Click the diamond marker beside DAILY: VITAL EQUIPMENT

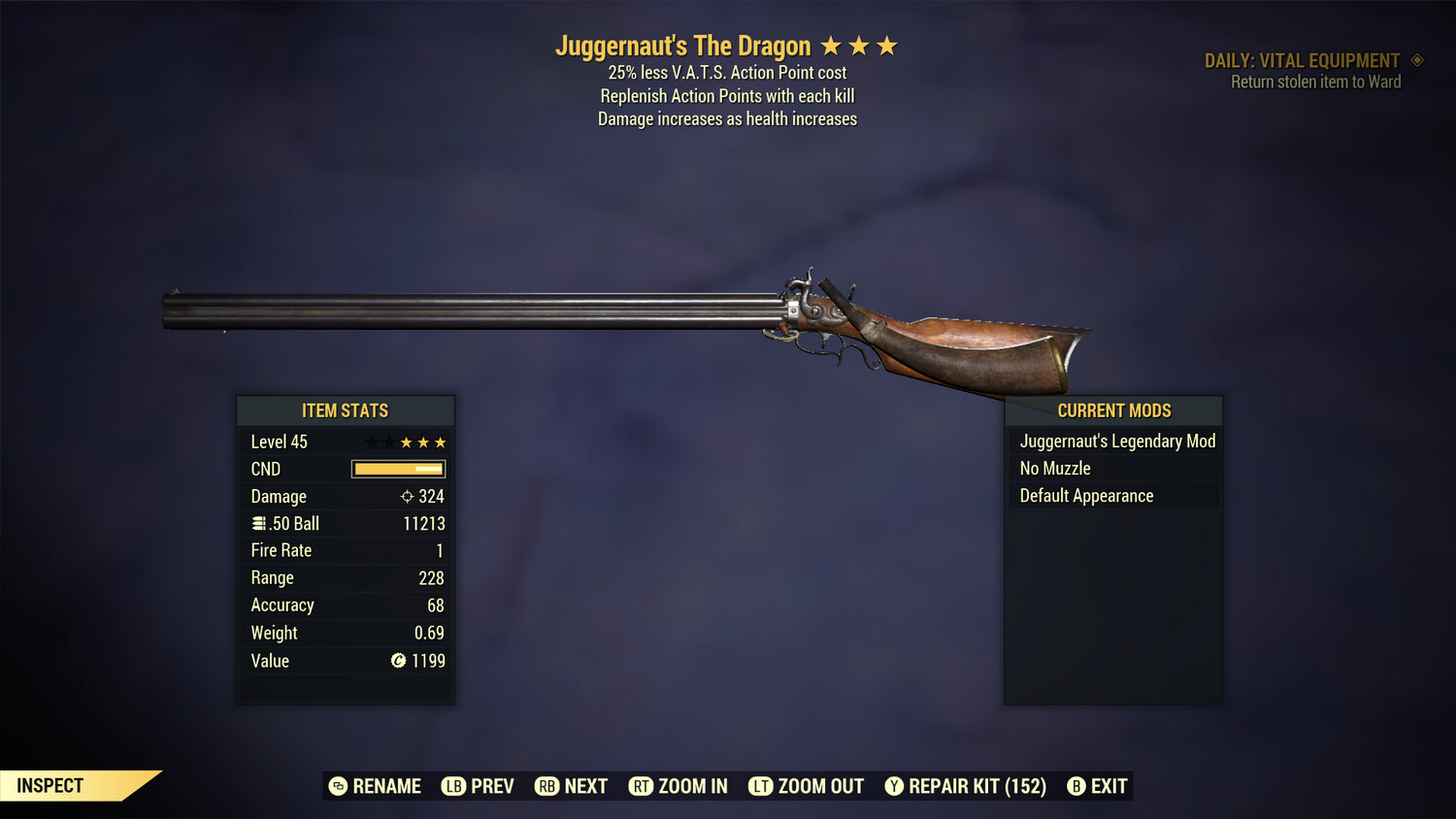click(x=1416, y=59)
